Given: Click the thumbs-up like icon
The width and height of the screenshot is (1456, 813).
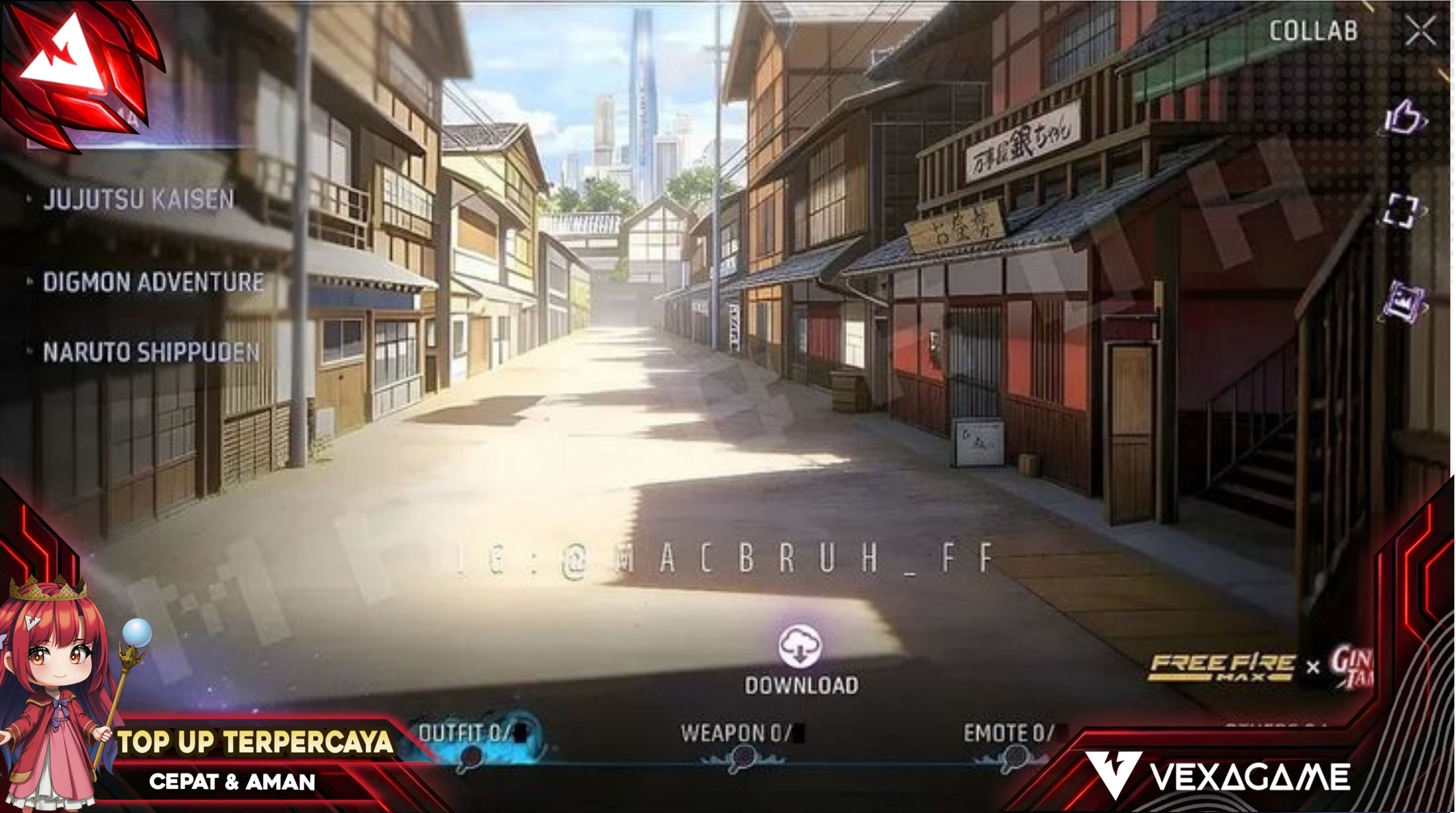Looking at the screenshot, I should point(1405,119).
